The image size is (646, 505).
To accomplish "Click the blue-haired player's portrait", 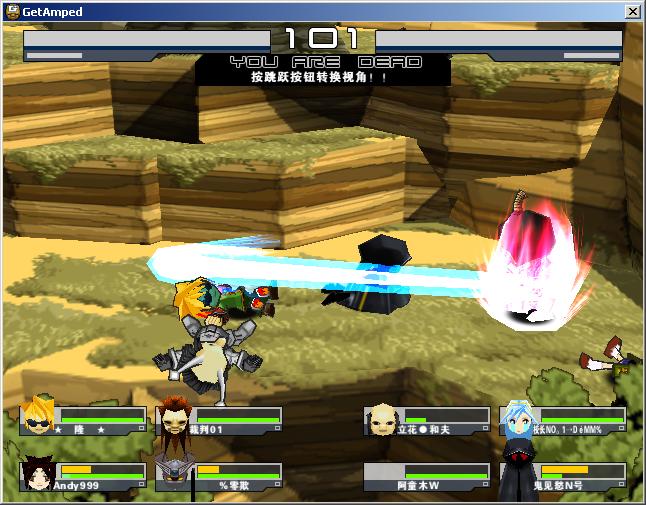I will (518, 419).
